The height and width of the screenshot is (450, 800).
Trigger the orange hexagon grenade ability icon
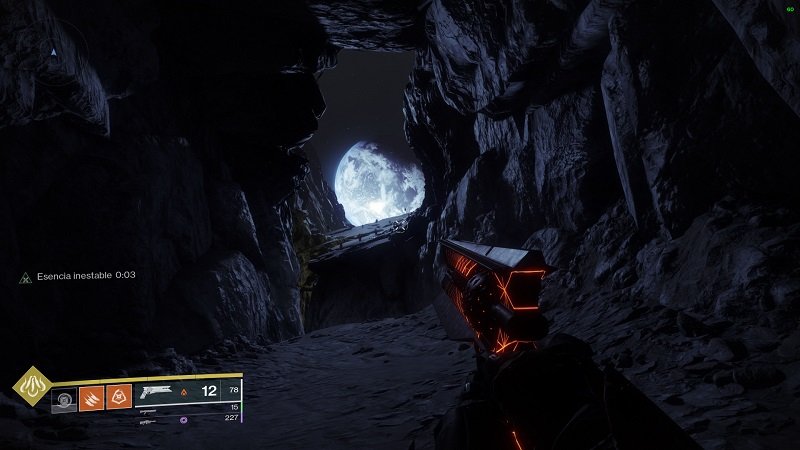click(119, 398)
